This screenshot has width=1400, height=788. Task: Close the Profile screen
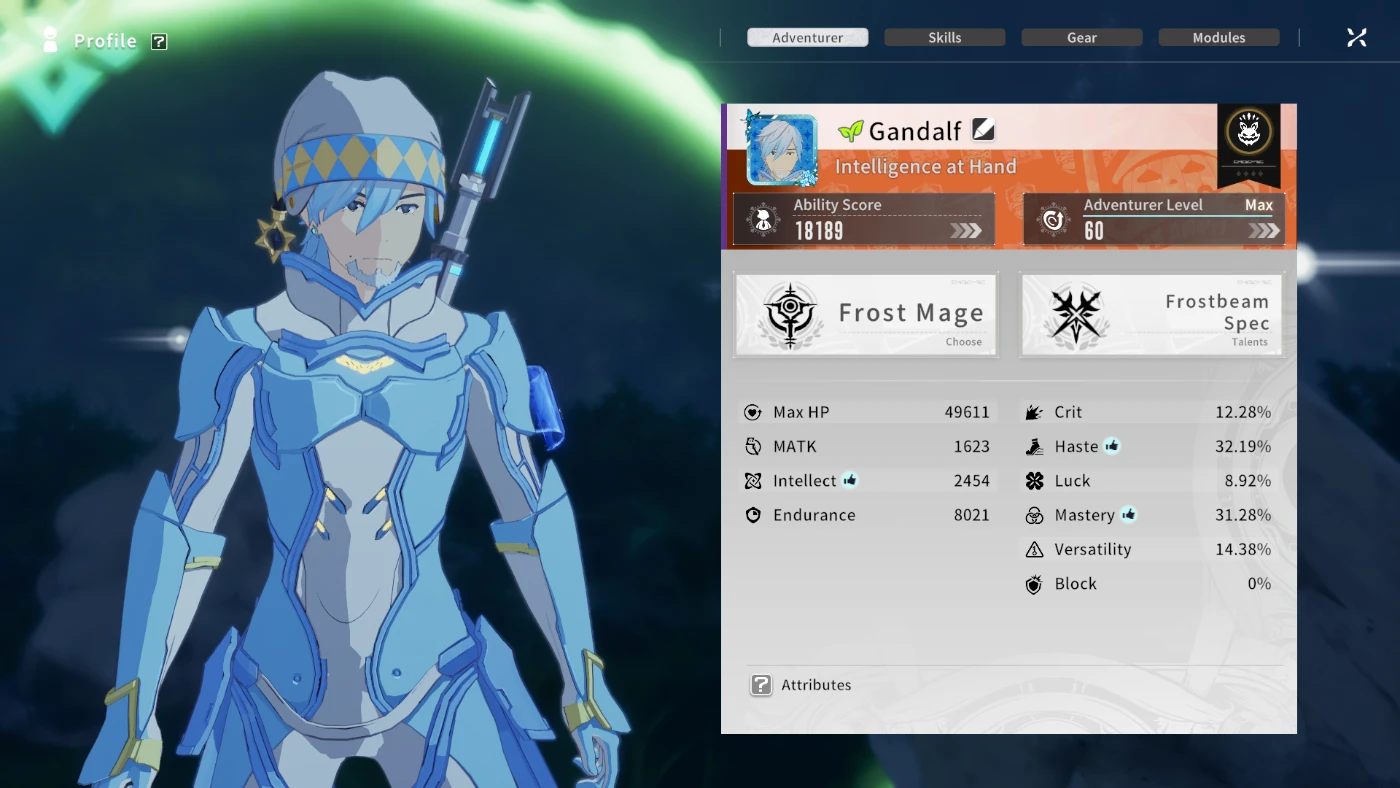(1356, 38)
